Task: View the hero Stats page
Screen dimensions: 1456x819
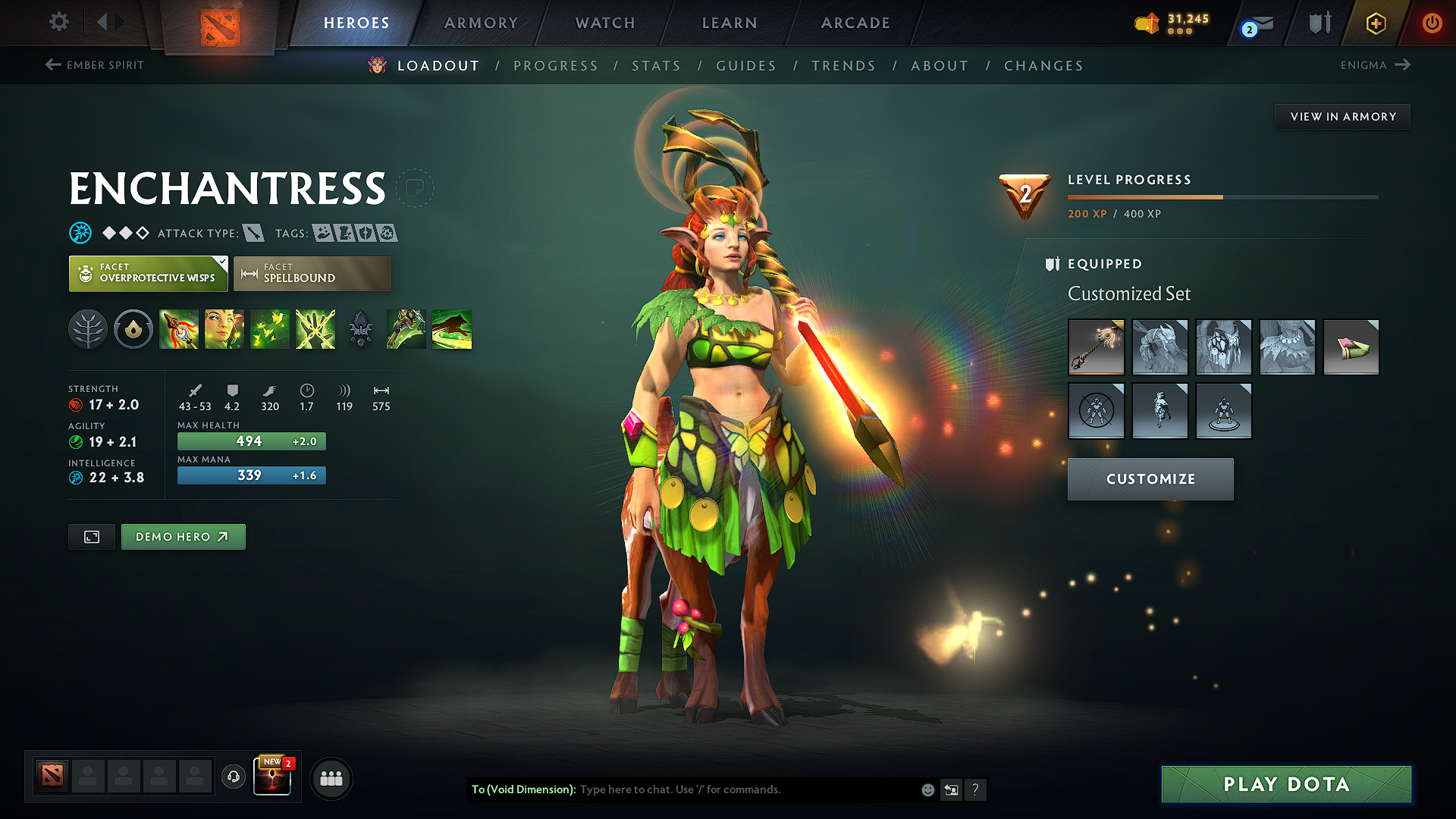Action: point(657,66)
